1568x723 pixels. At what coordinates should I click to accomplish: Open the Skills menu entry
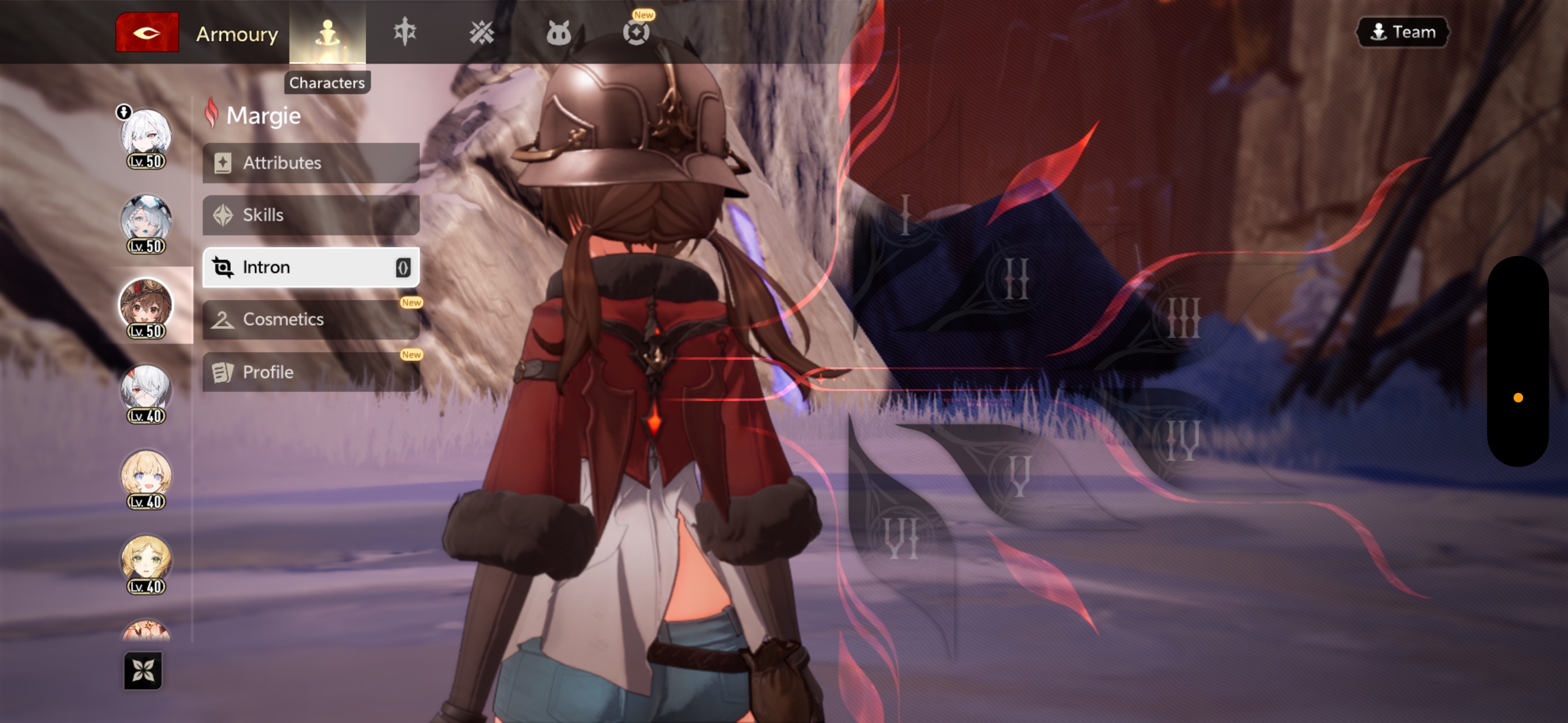click(311, 215)
